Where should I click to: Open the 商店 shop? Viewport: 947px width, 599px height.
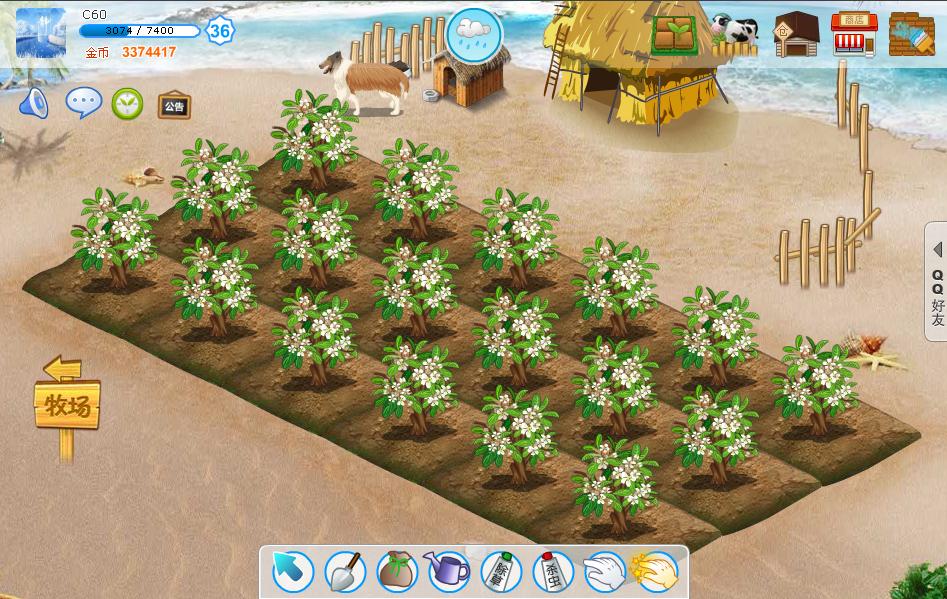[x=854, y=34]
